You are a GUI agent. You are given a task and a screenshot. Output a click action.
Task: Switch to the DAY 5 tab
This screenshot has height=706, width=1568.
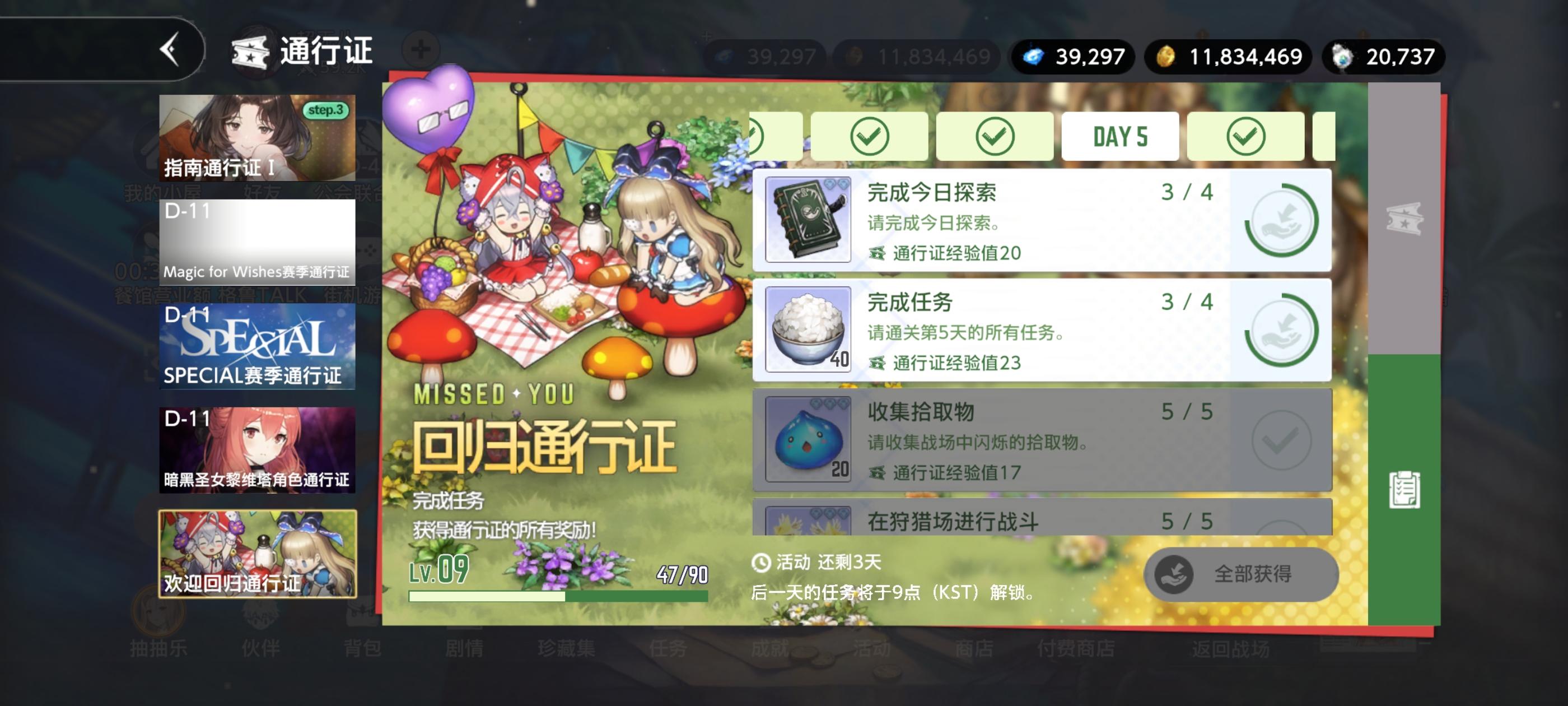pos(1120,135)
